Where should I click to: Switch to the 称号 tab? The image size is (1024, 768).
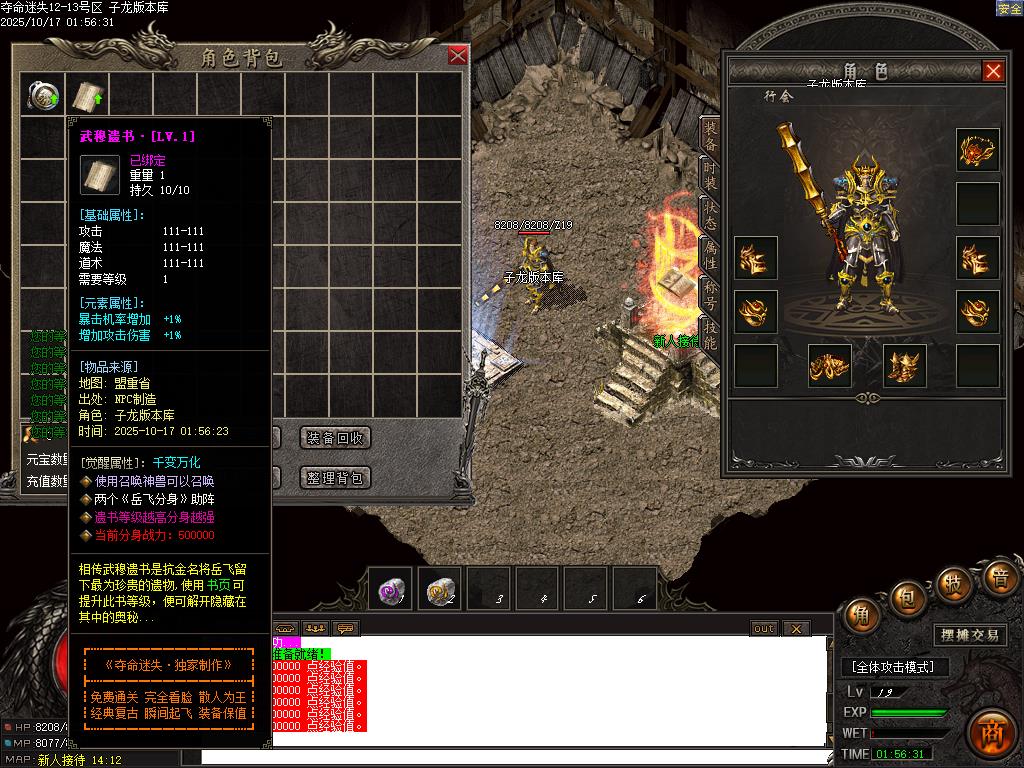710,295
